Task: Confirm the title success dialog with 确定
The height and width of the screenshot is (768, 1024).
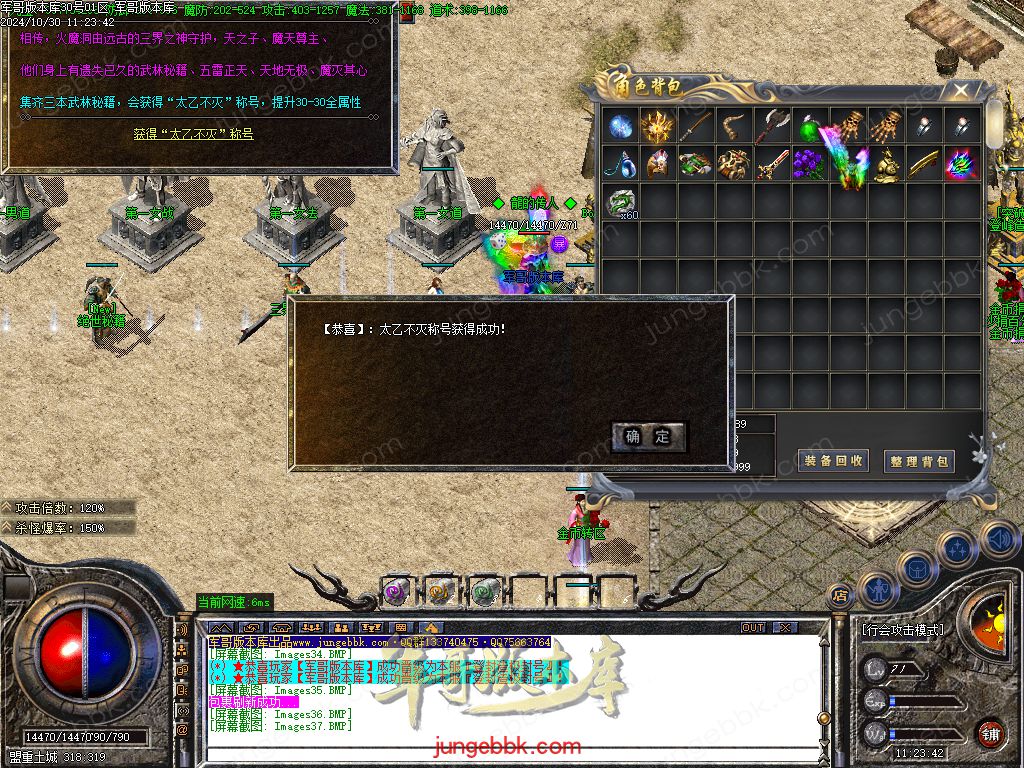Action: [648, 436]
